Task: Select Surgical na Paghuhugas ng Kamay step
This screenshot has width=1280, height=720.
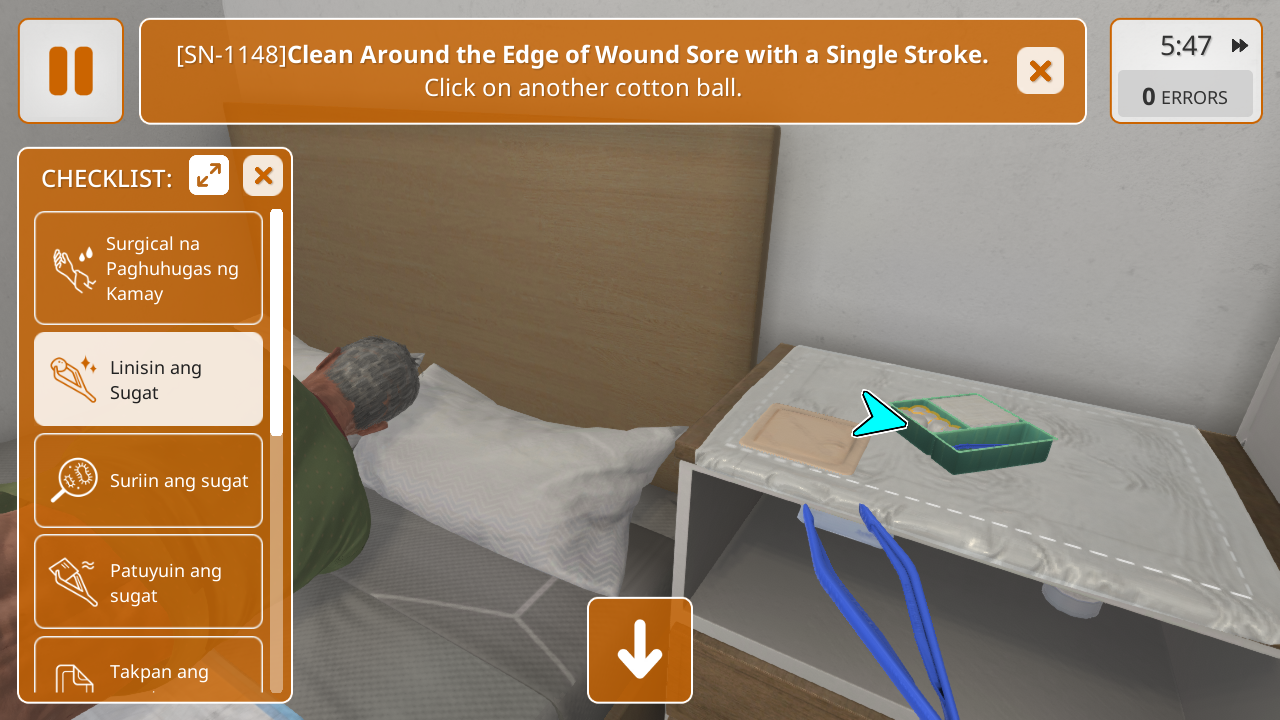Action: 149,268
